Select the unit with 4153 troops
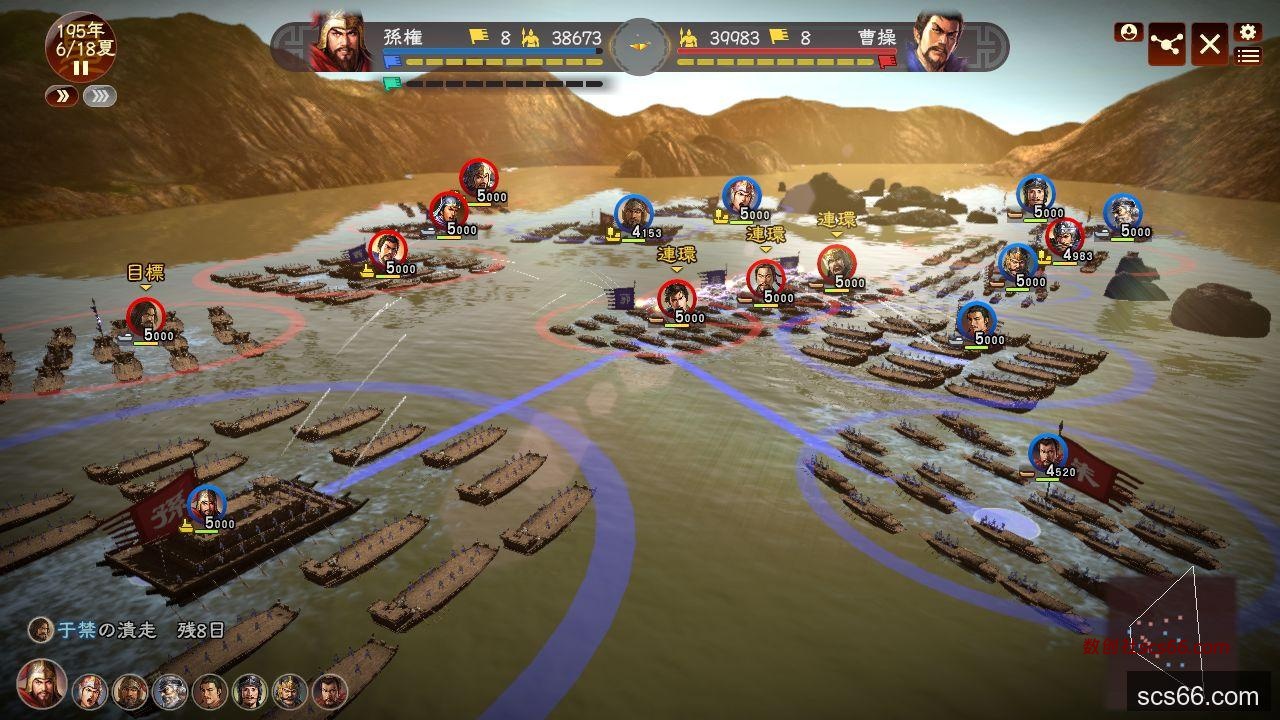The width and height of the screenshot is (1280, 720). (633, 213)
